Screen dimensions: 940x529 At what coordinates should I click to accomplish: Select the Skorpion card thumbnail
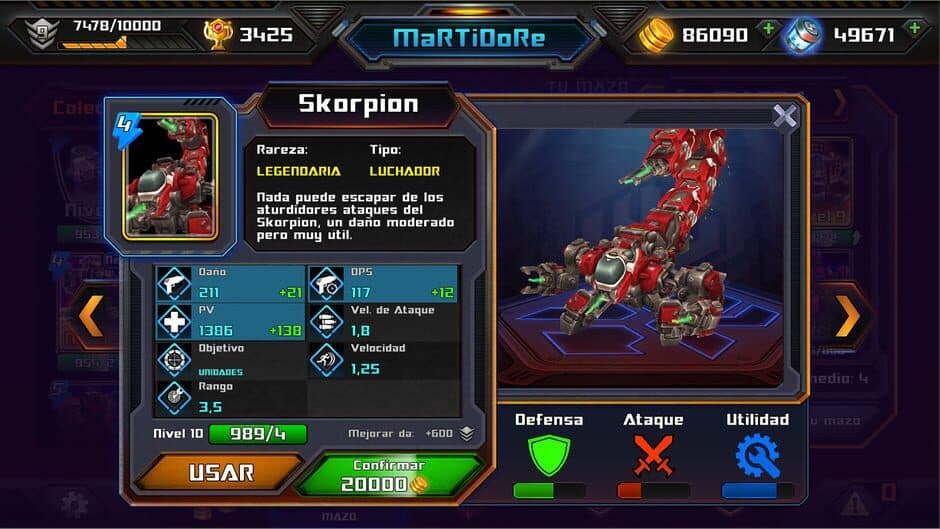[x=170, y=177]
